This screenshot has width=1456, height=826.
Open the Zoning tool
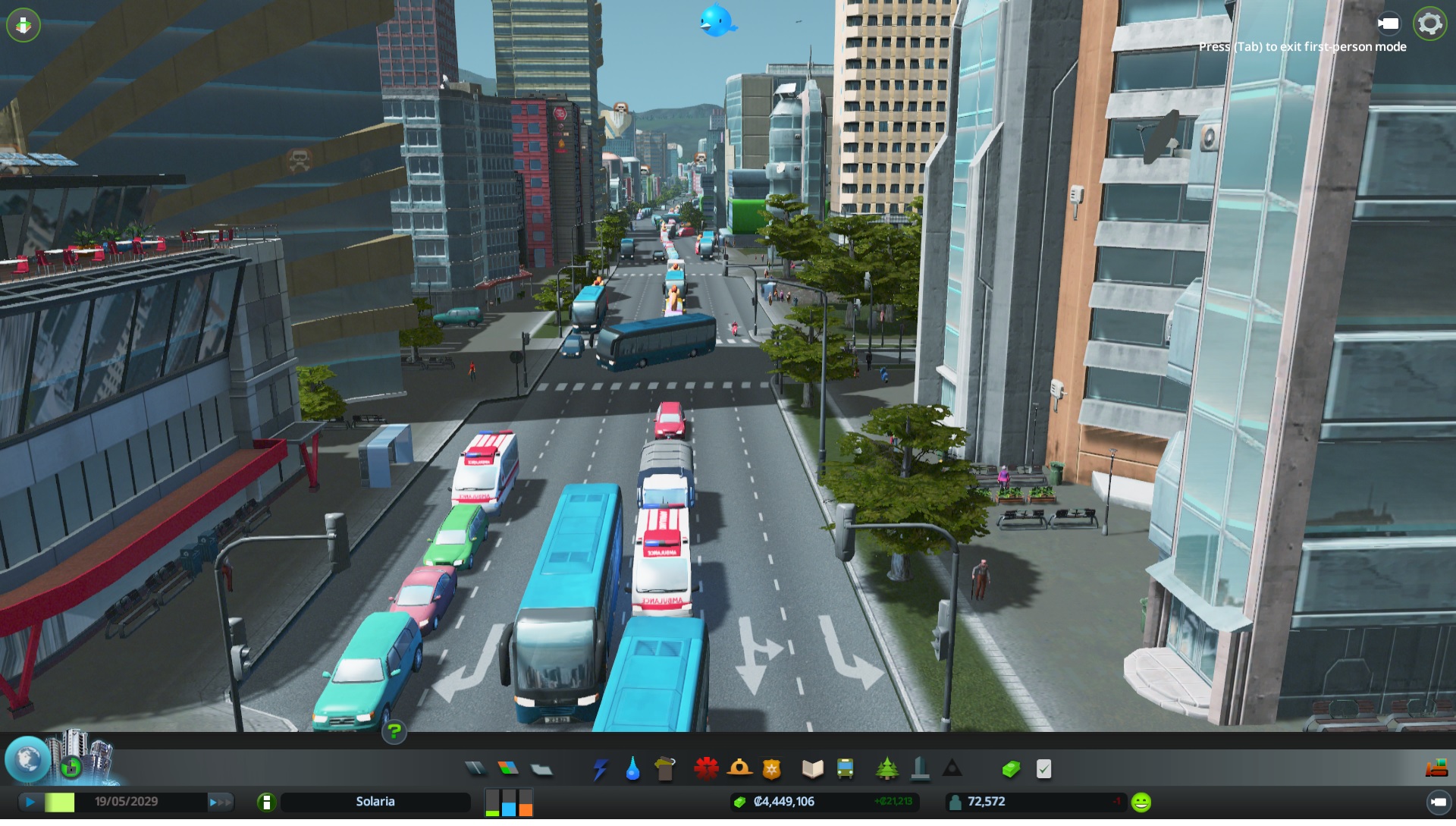coord(508,768)
